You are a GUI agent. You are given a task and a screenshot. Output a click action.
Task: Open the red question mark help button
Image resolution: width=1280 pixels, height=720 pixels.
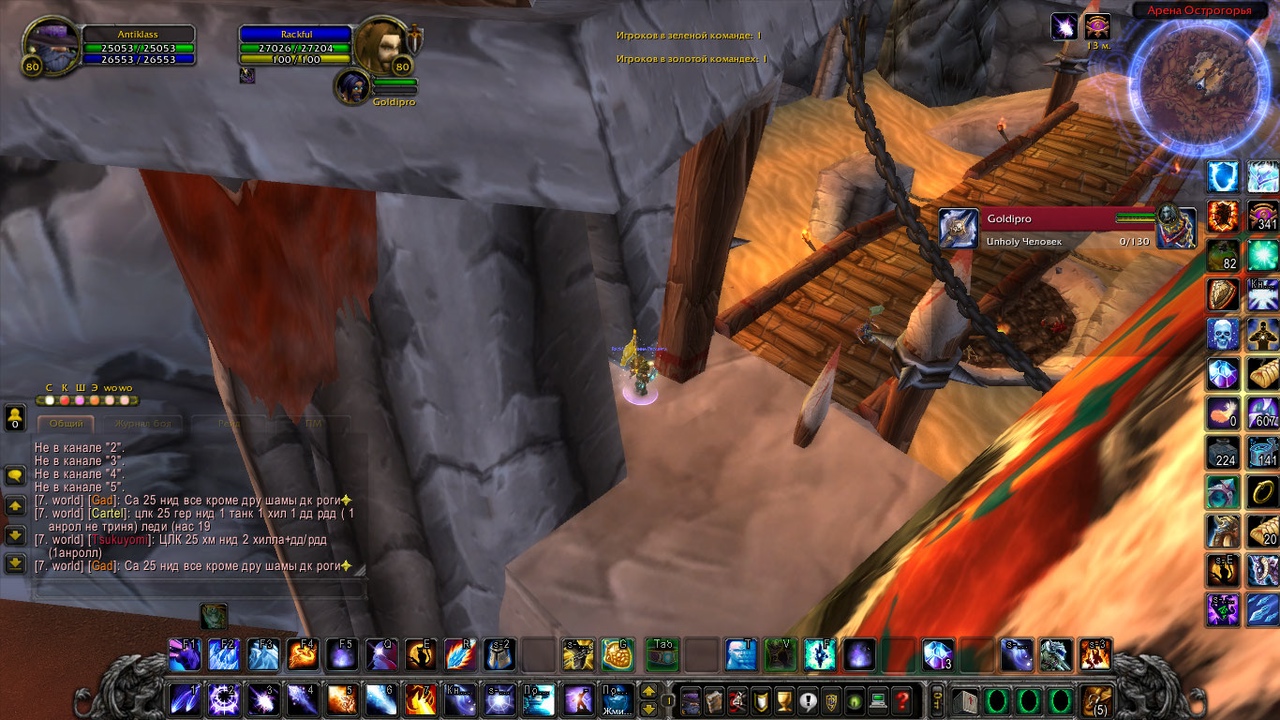[902, 700]
